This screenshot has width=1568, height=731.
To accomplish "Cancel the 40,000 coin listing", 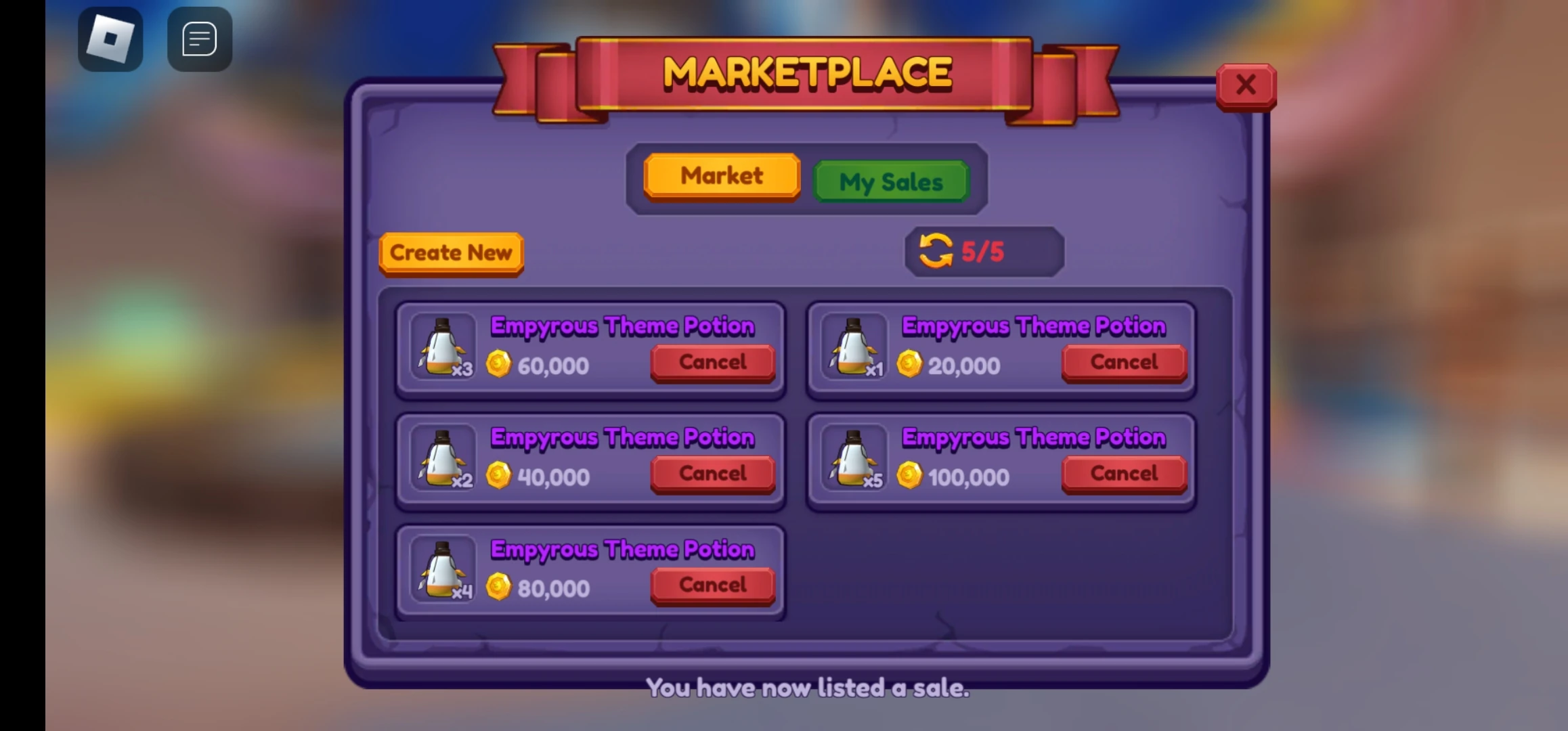I will (x=712, y=474).
